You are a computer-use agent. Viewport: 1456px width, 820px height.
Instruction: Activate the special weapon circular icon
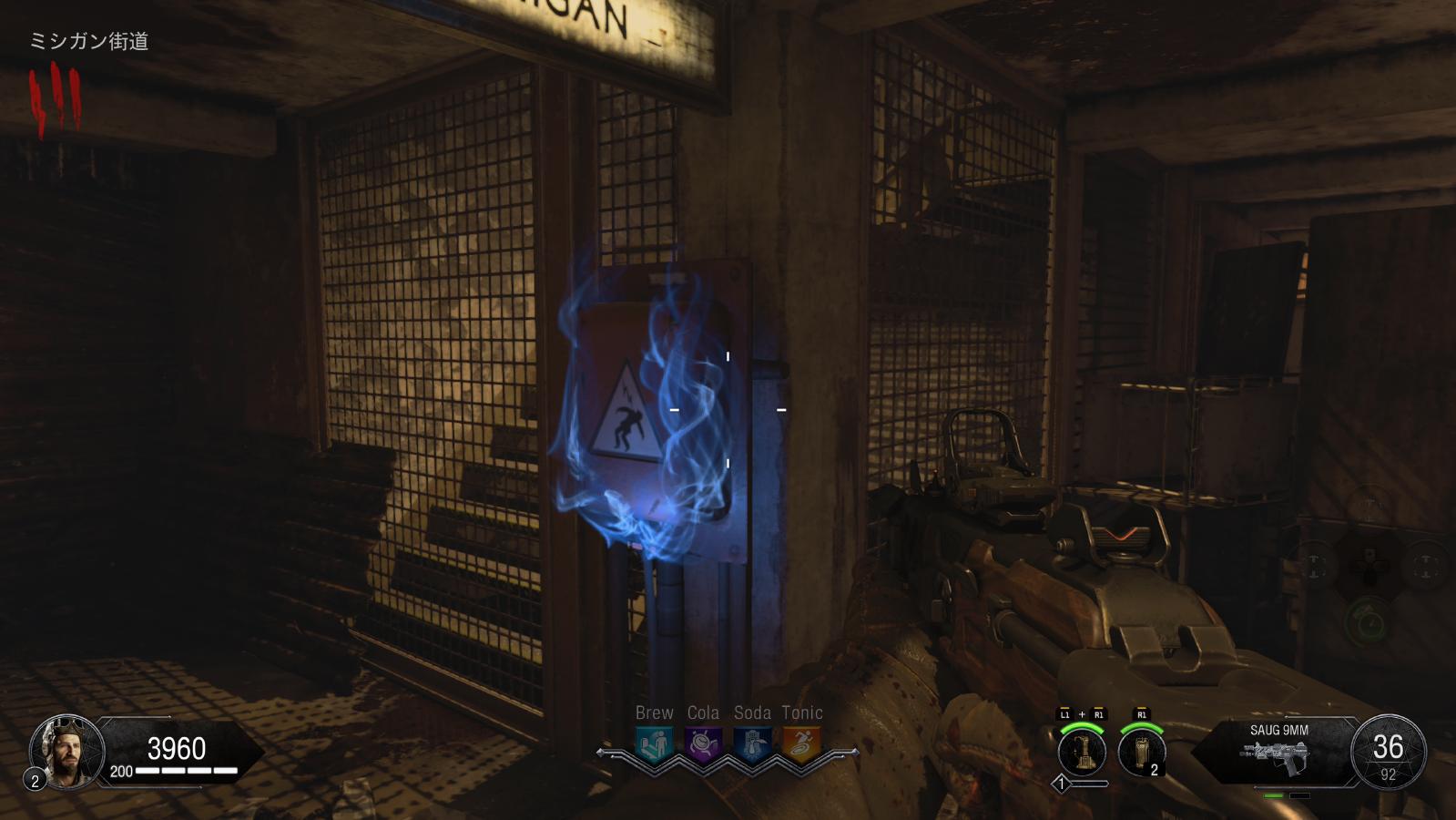coord(1082,753)
